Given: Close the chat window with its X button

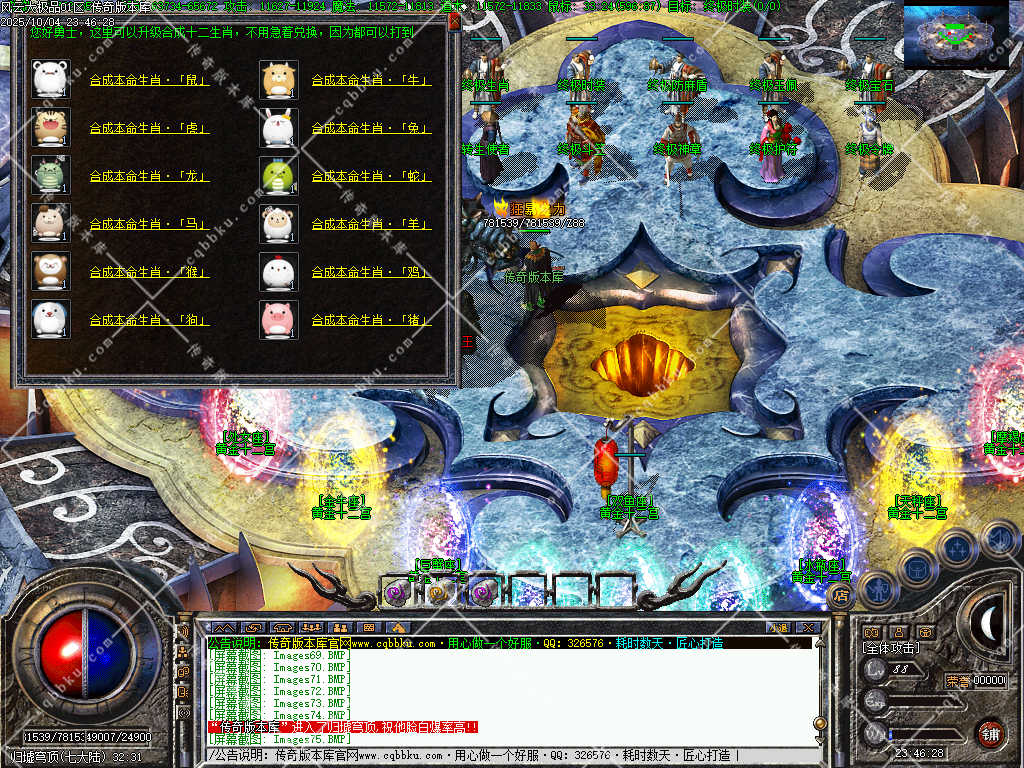Looking at the screenshot, I should [808, 627].
